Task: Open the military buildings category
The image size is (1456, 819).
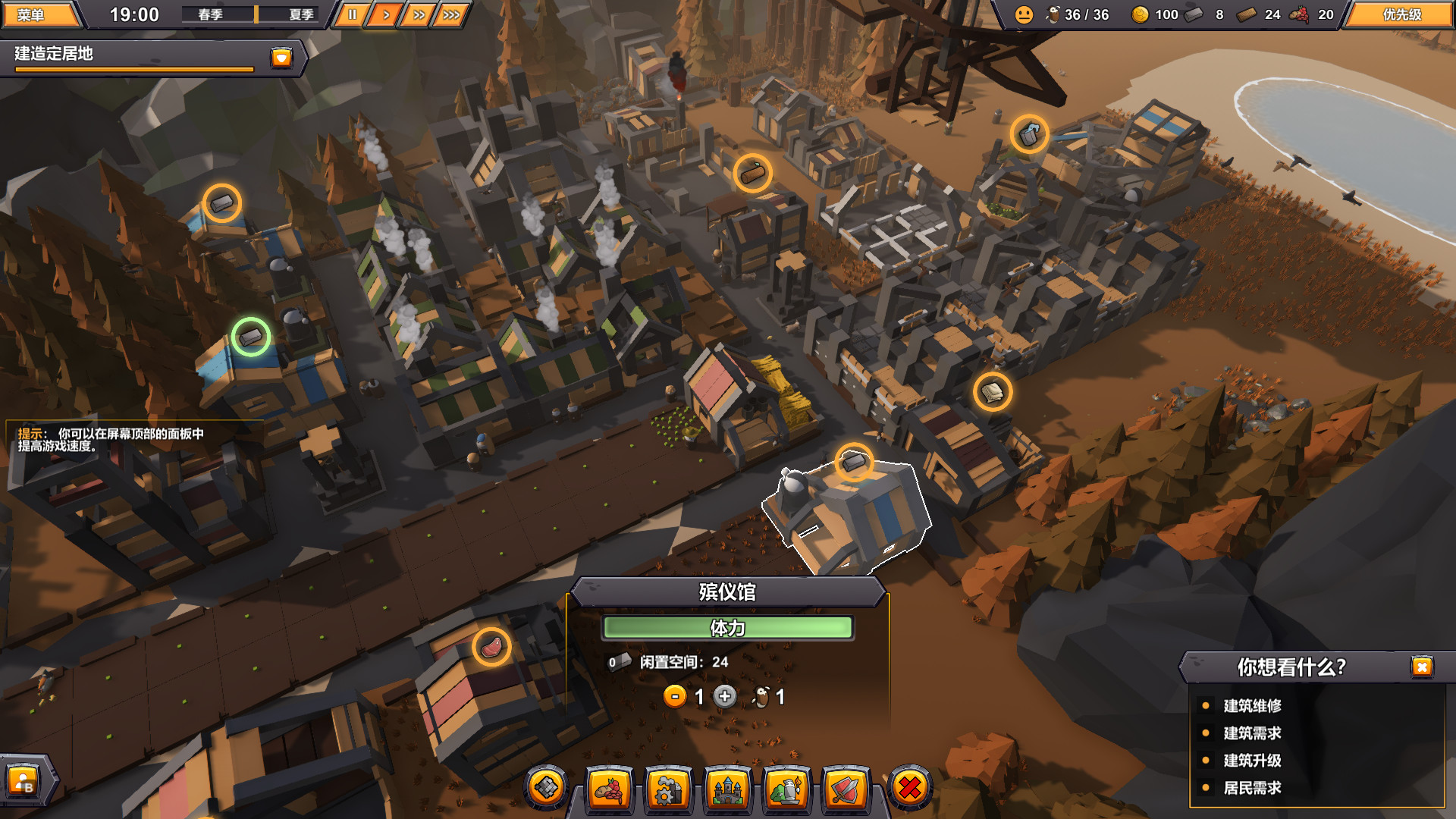Action: pyautogui.click(x=850, y=789)
